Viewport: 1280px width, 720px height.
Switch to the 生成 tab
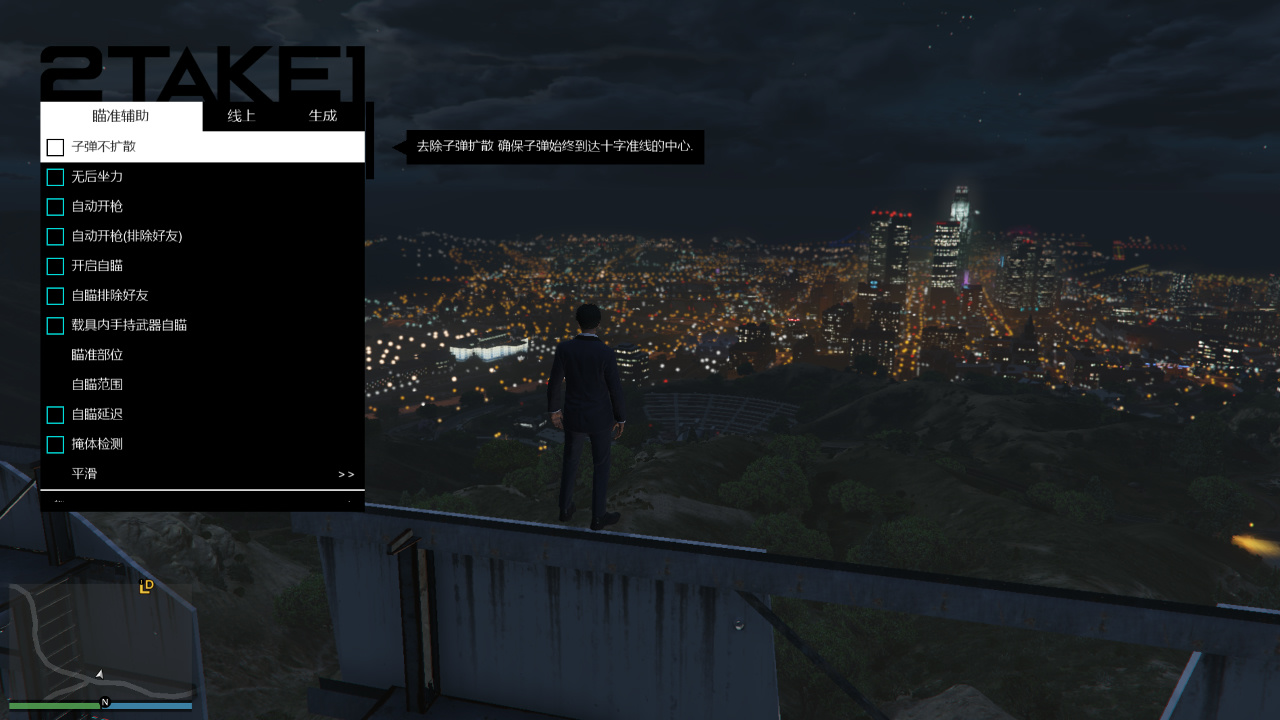[322, 115]
